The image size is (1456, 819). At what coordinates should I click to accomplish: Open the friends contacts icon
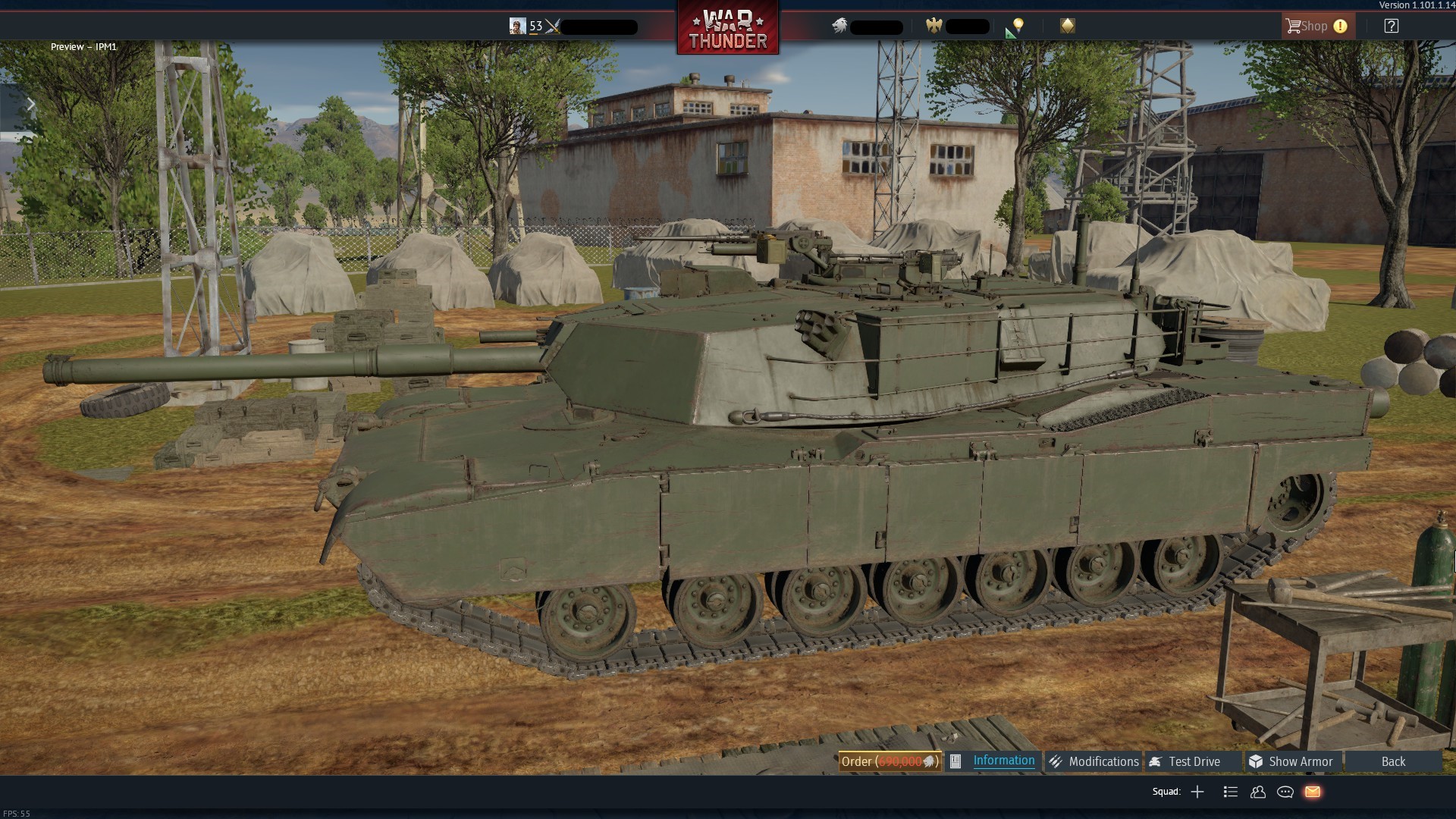1258,792
